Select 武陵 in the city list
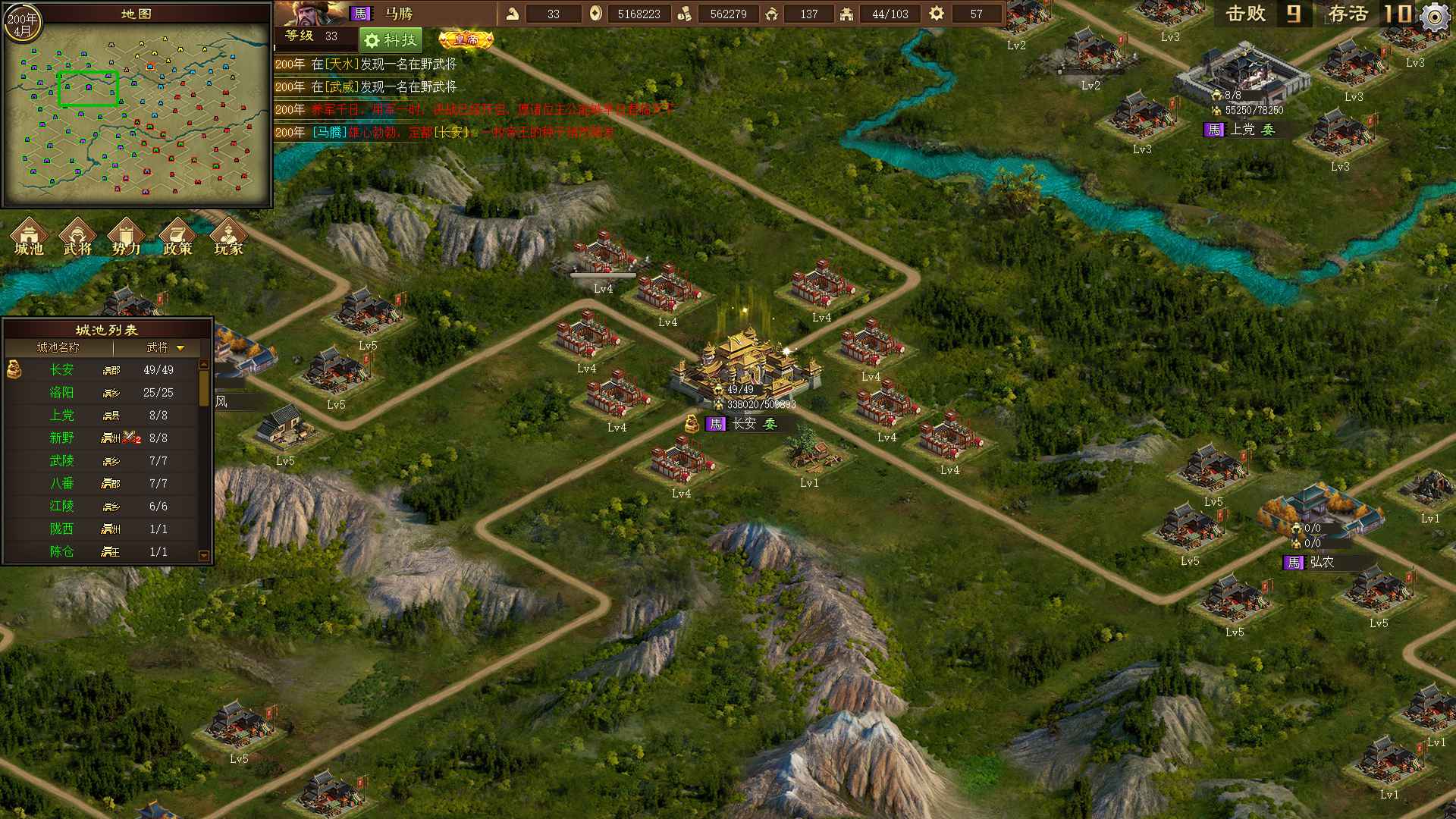The height and width of the screenshot is (819, 1456). [x=62, y=461]
